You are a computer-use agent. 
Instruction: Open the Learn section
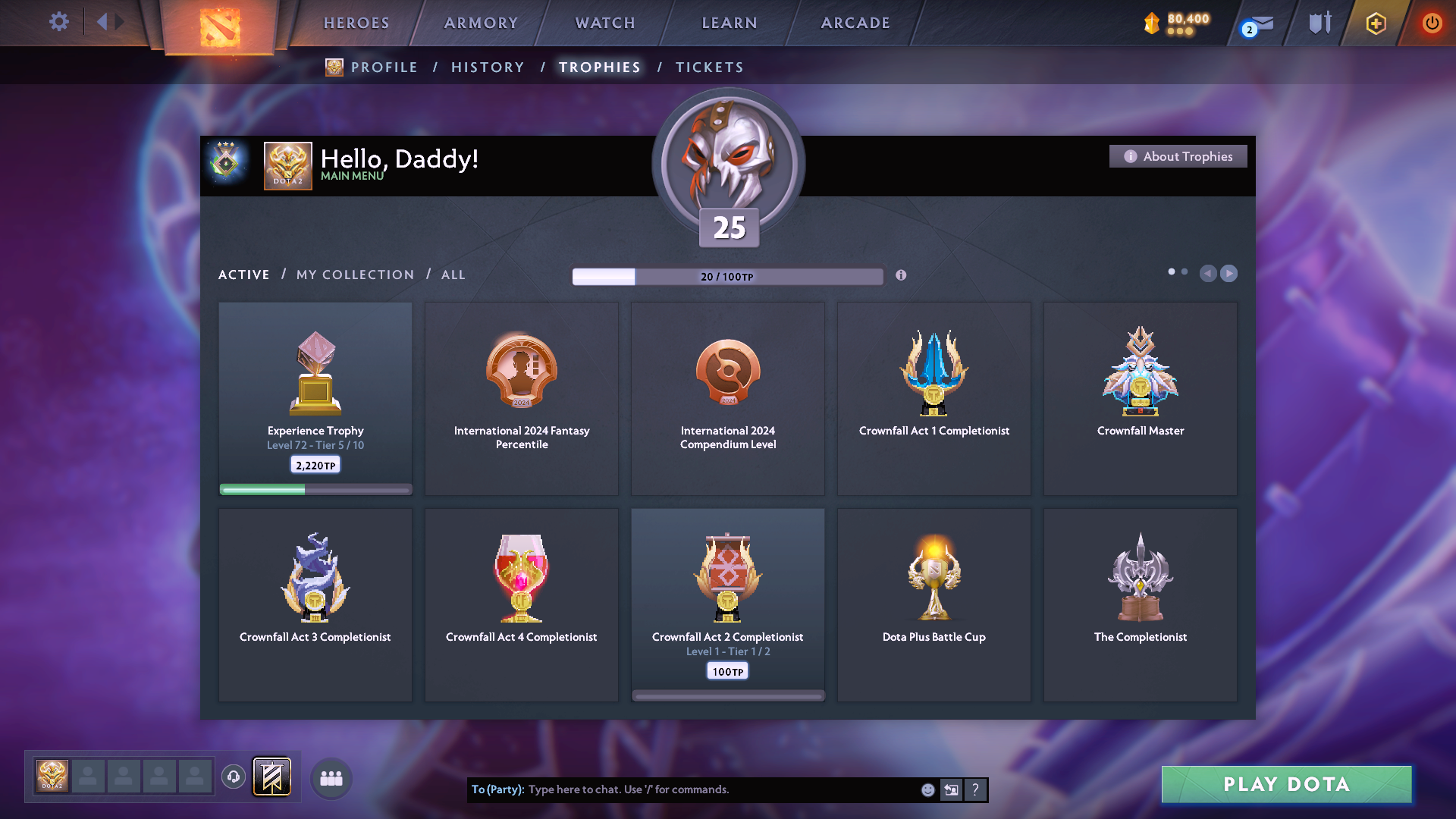730,23
